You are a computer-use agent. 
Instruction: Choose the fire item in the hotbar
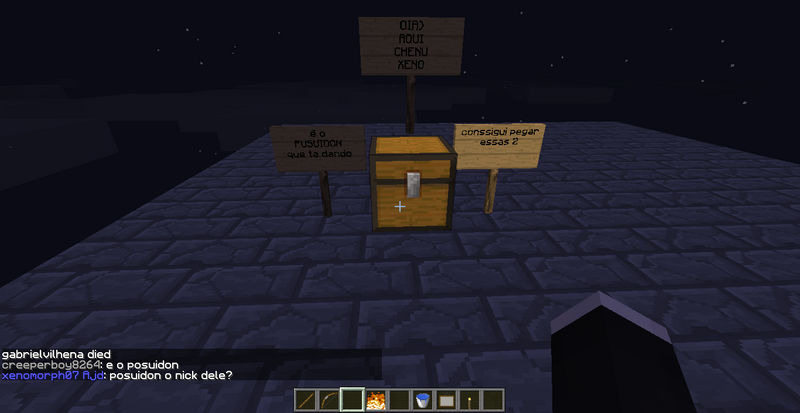(x=376, y=400)
